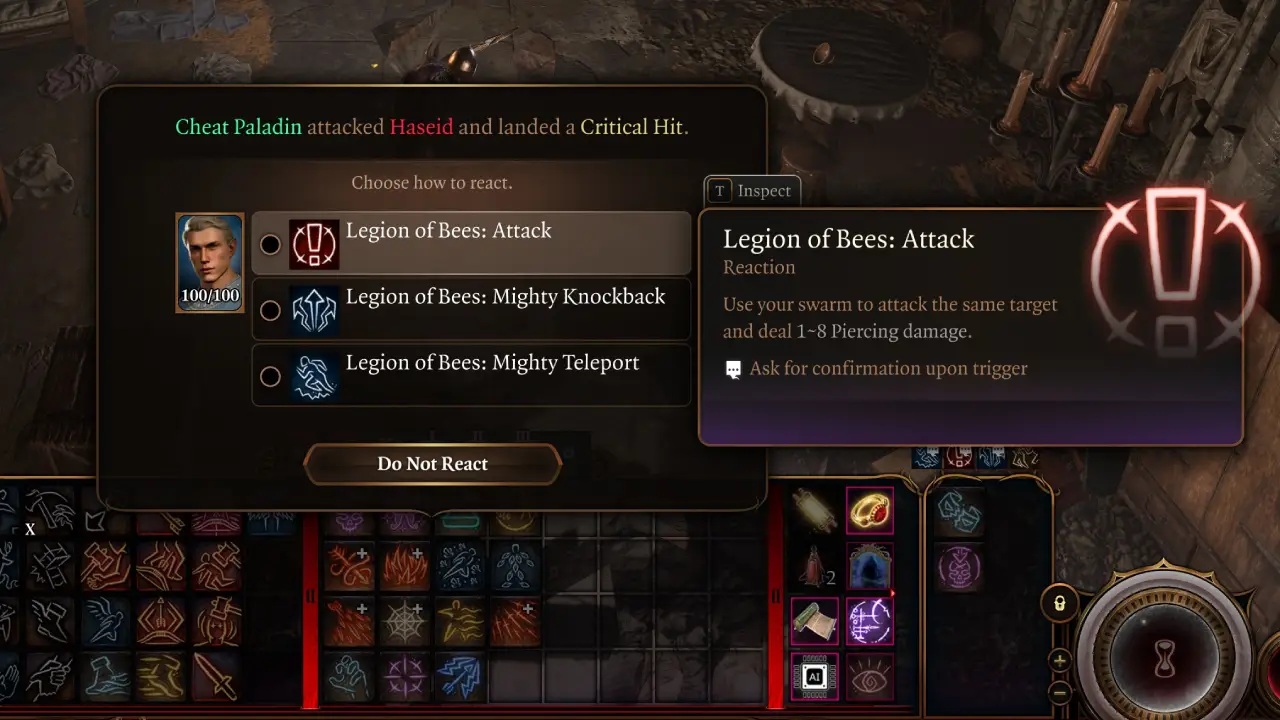Click the blue lightning spell icon
The height and width of the screenshot is (720, 1280).
459,674
